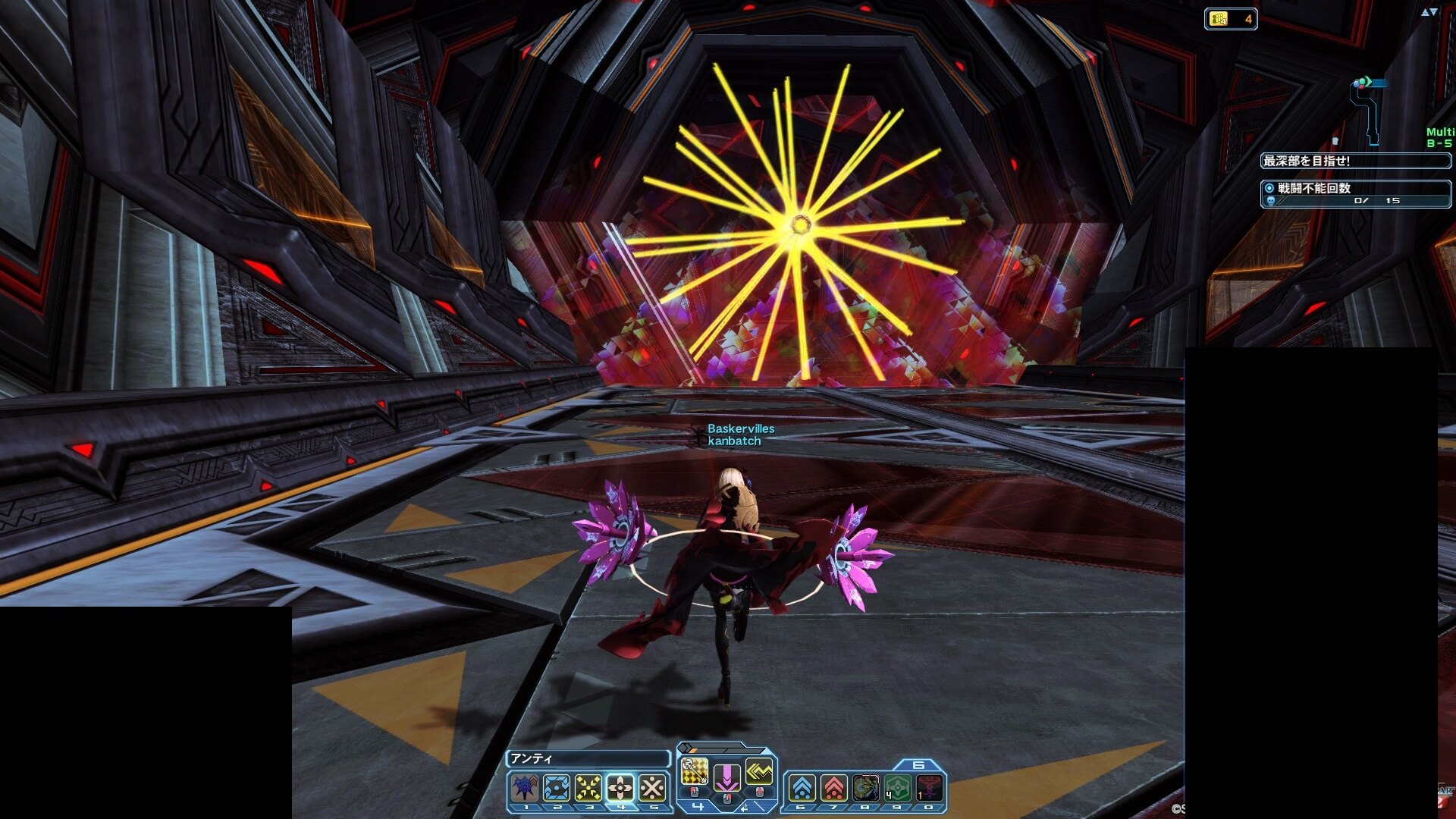Activate the pink cross-shaped technique in slot 5
The width and height of the screenshot is (1456, 819).
tap(652, 789)
